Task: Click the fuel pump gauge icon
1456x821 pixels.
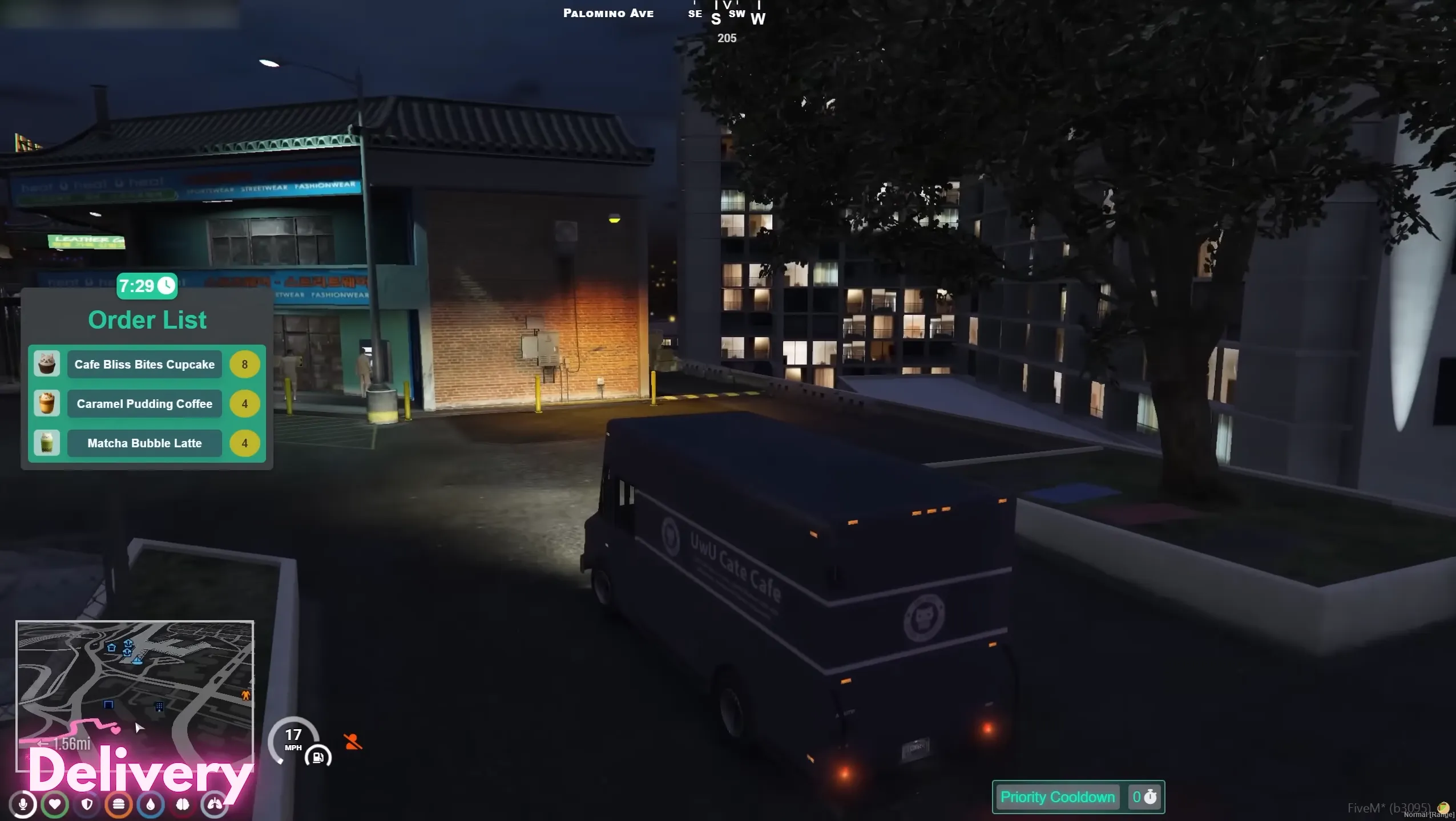Action: pos(317,757)
